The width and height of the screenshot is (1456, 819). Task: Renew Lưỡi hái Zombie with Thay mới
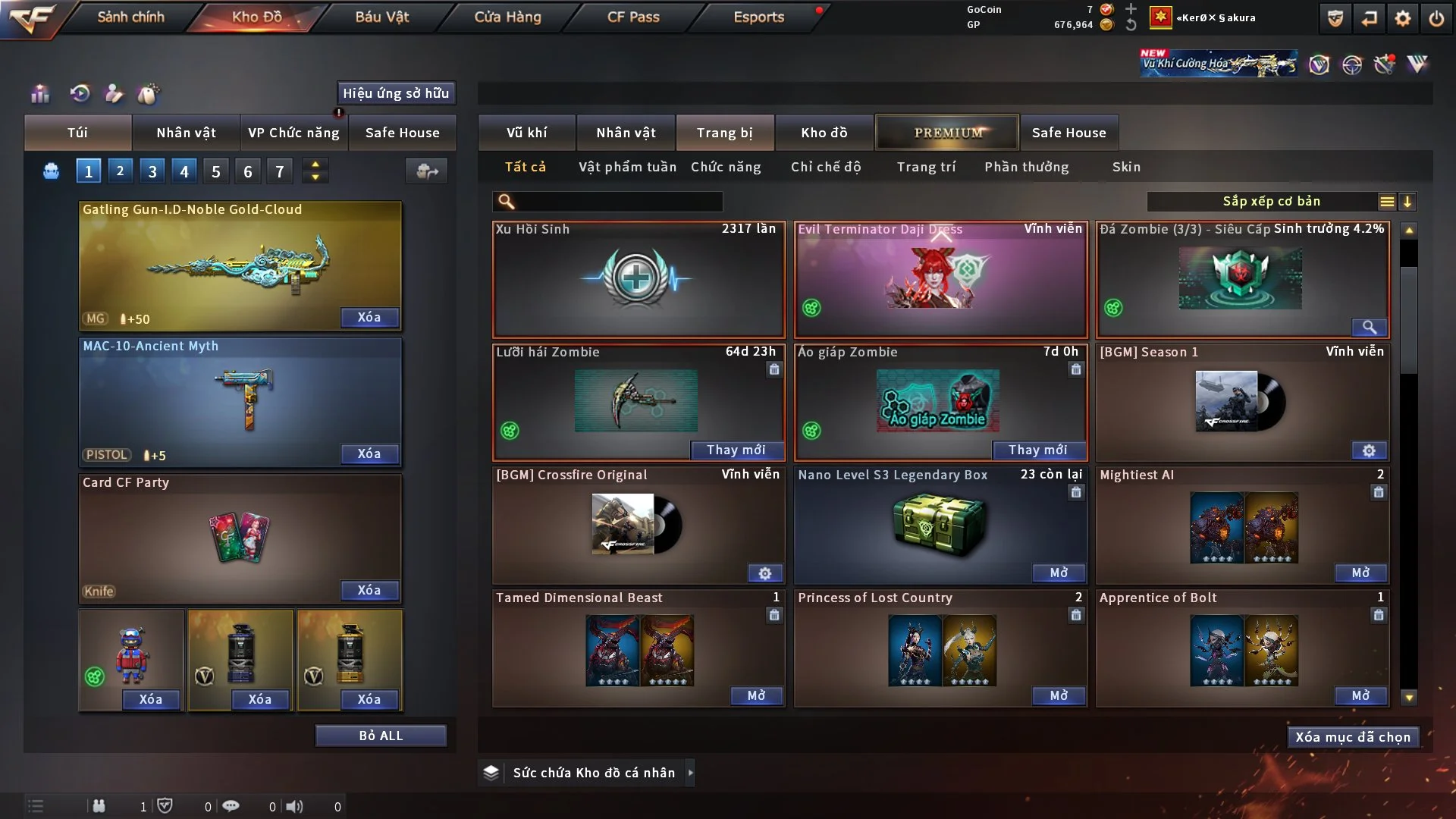[736, 450]
